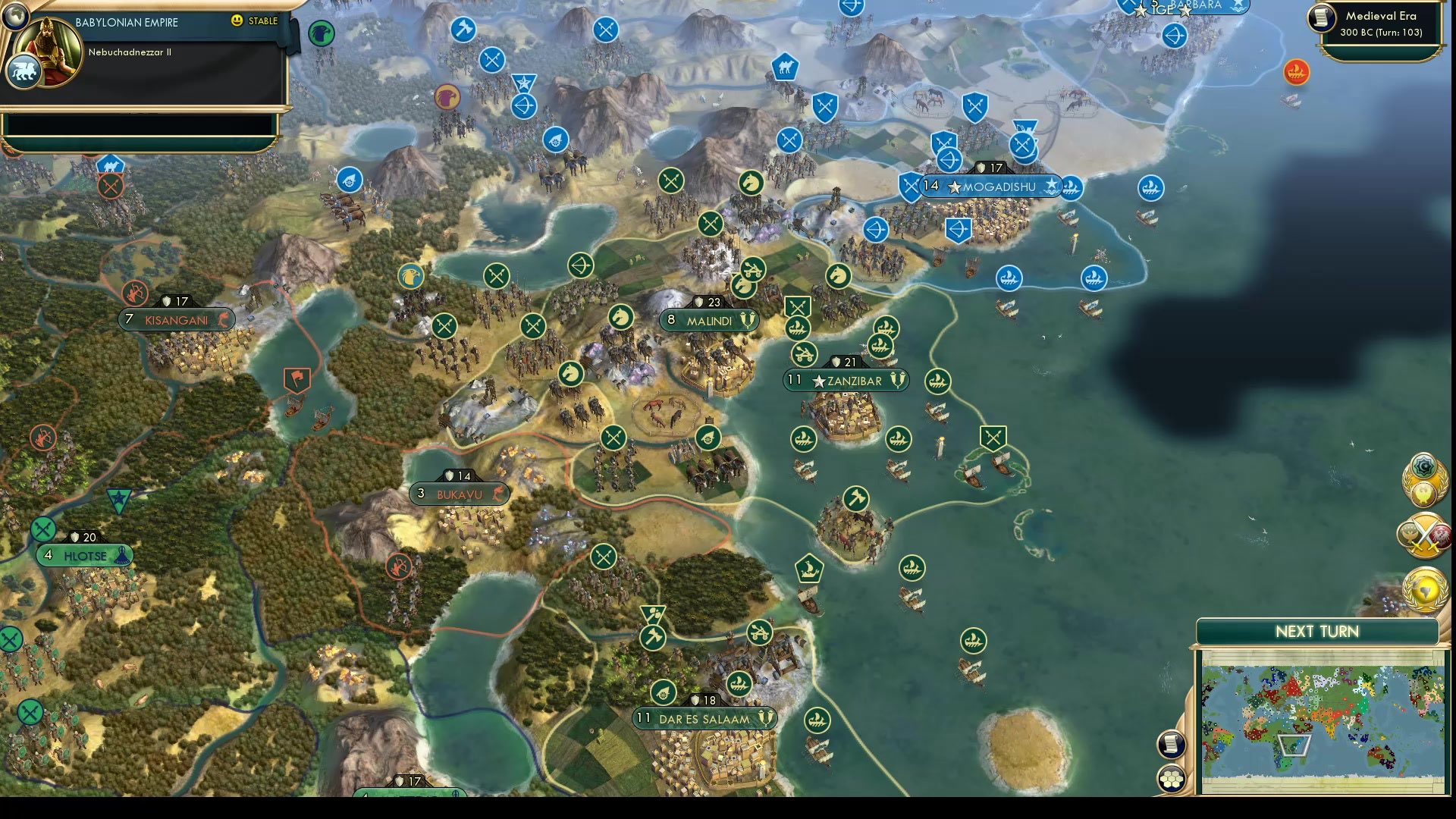The height and width of the screenshot is (819, 1456).
Task: Click the crossed-swords war declaration notification
Action: tap(1424, 535)
